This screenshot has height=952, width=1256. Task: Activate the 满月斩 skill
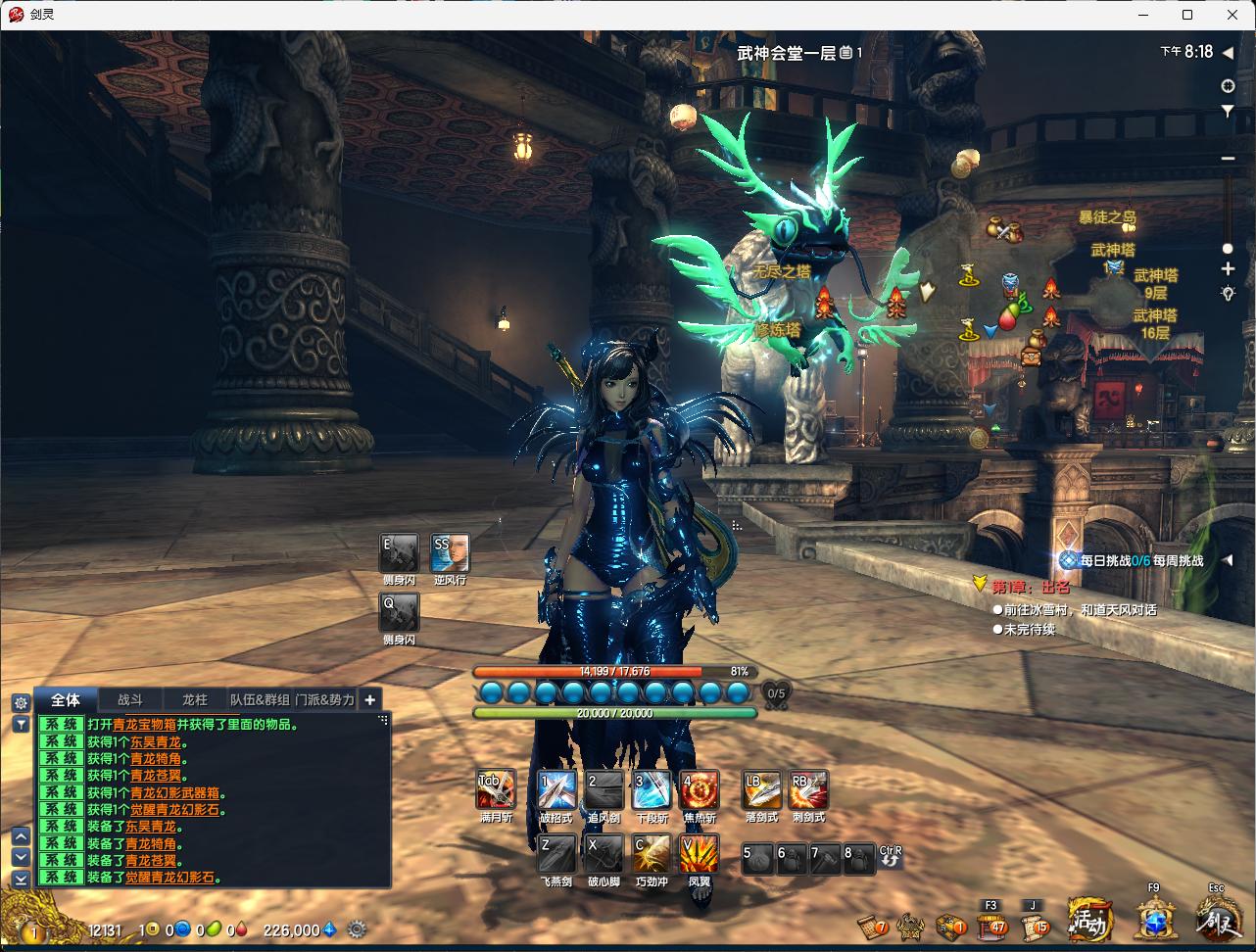pos(495,789)
